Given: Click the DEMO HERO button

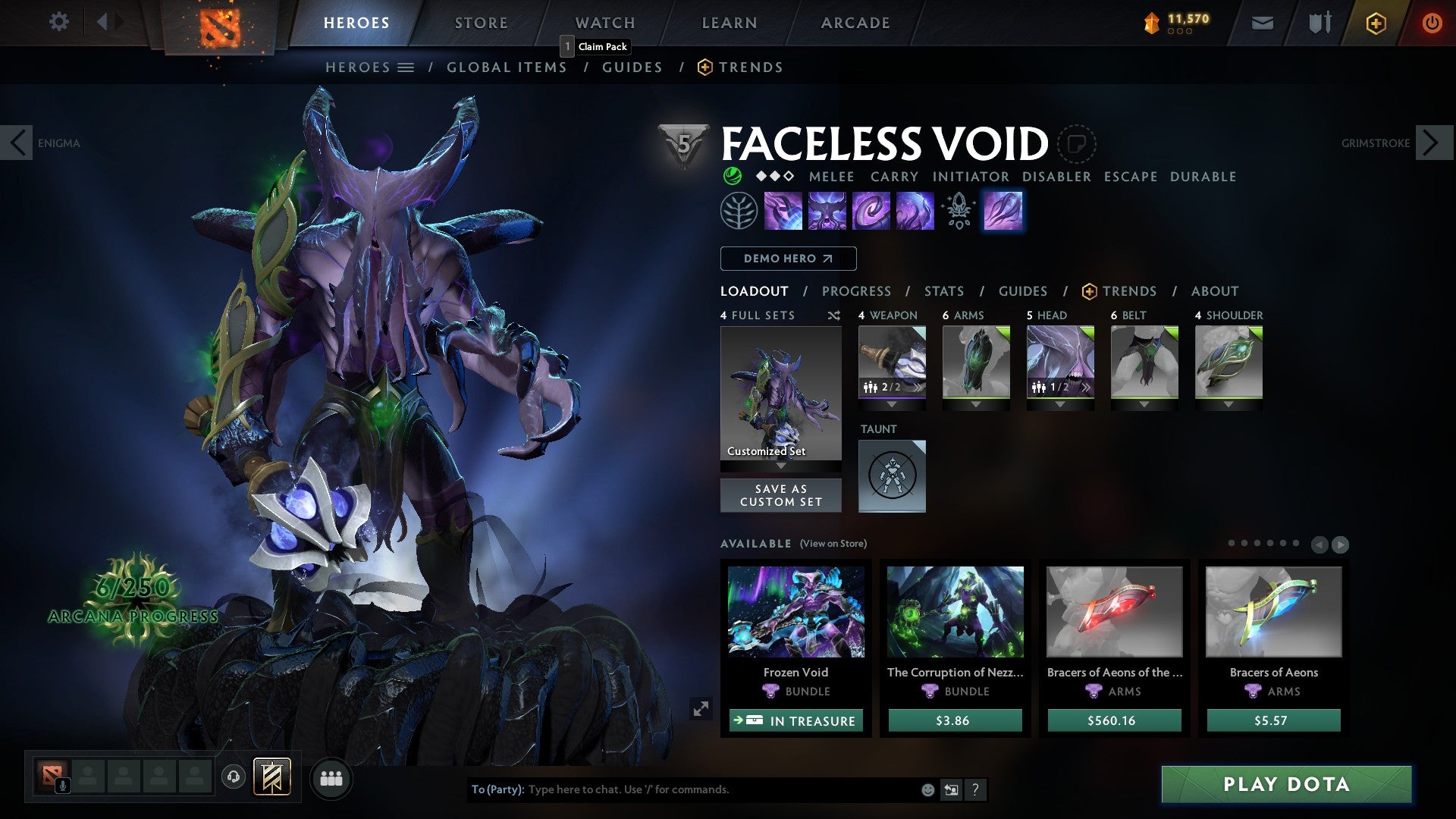Looking at the screenshot, I should pyautogui.click(x=787, y=258).
